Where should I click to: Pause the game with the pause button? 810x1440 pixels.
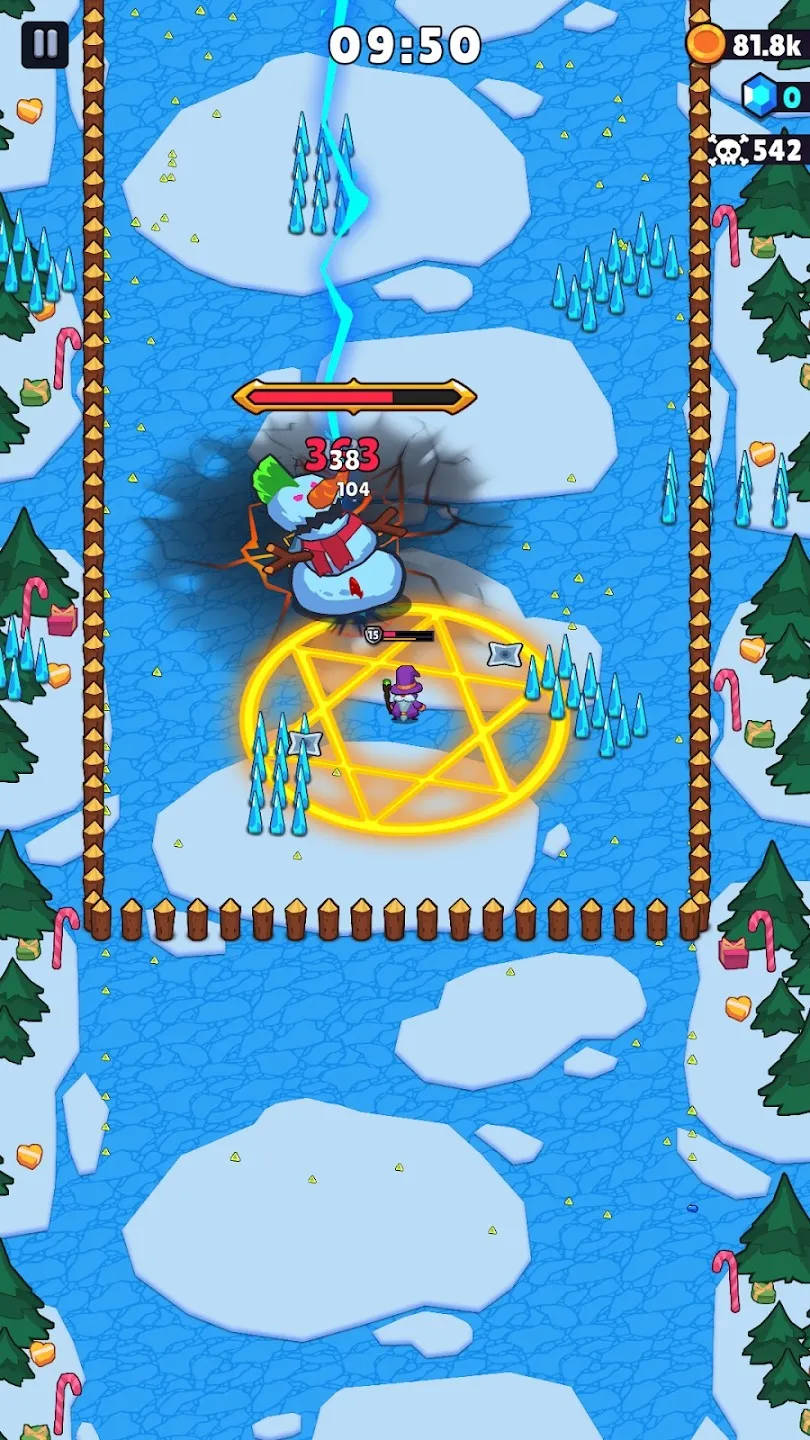[45, 45]
